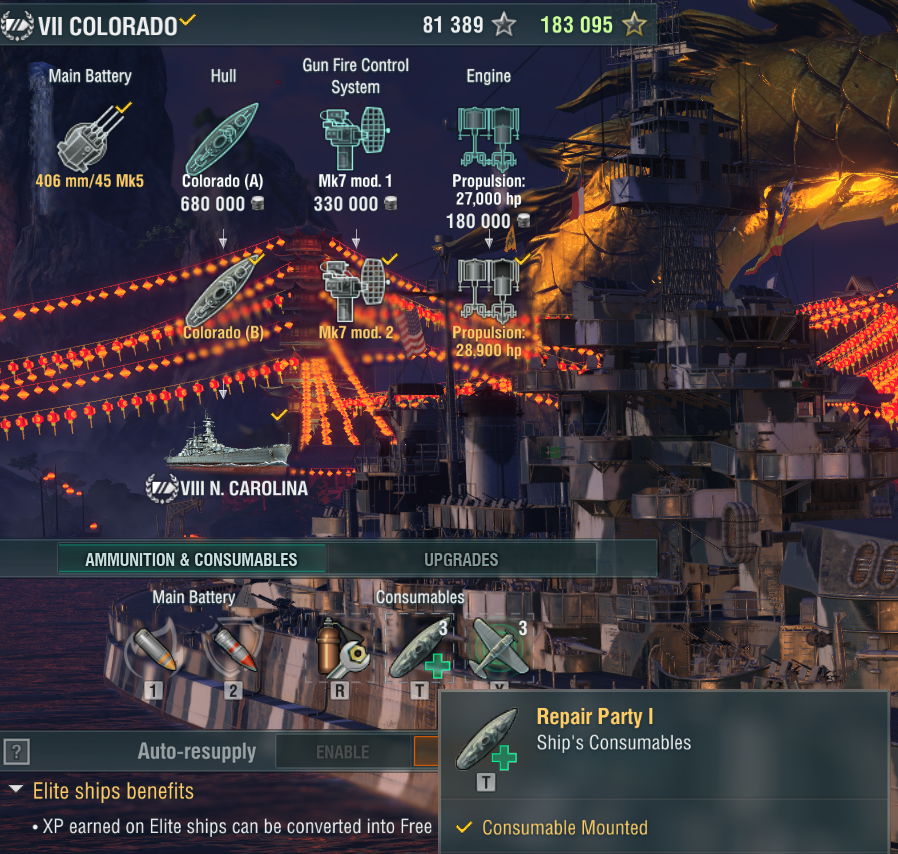The height and width of the screenshot is (854, 898).
Task: Select the high-explosive shell in slot 1
Action: point(152,647)
